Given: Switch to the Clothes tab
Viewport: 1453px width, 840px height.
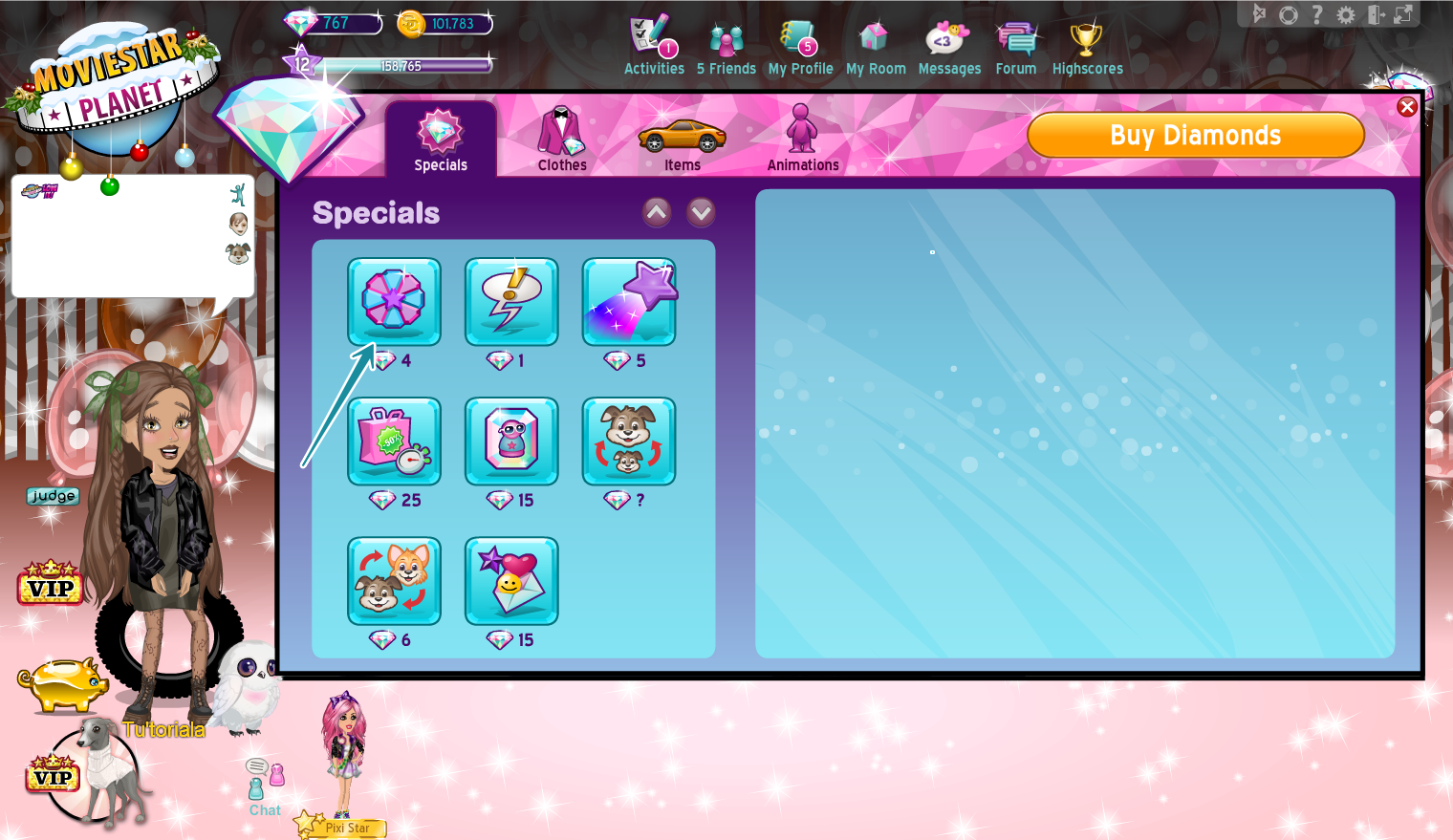Looking at the screenshot, I should (x=561, y=139).
